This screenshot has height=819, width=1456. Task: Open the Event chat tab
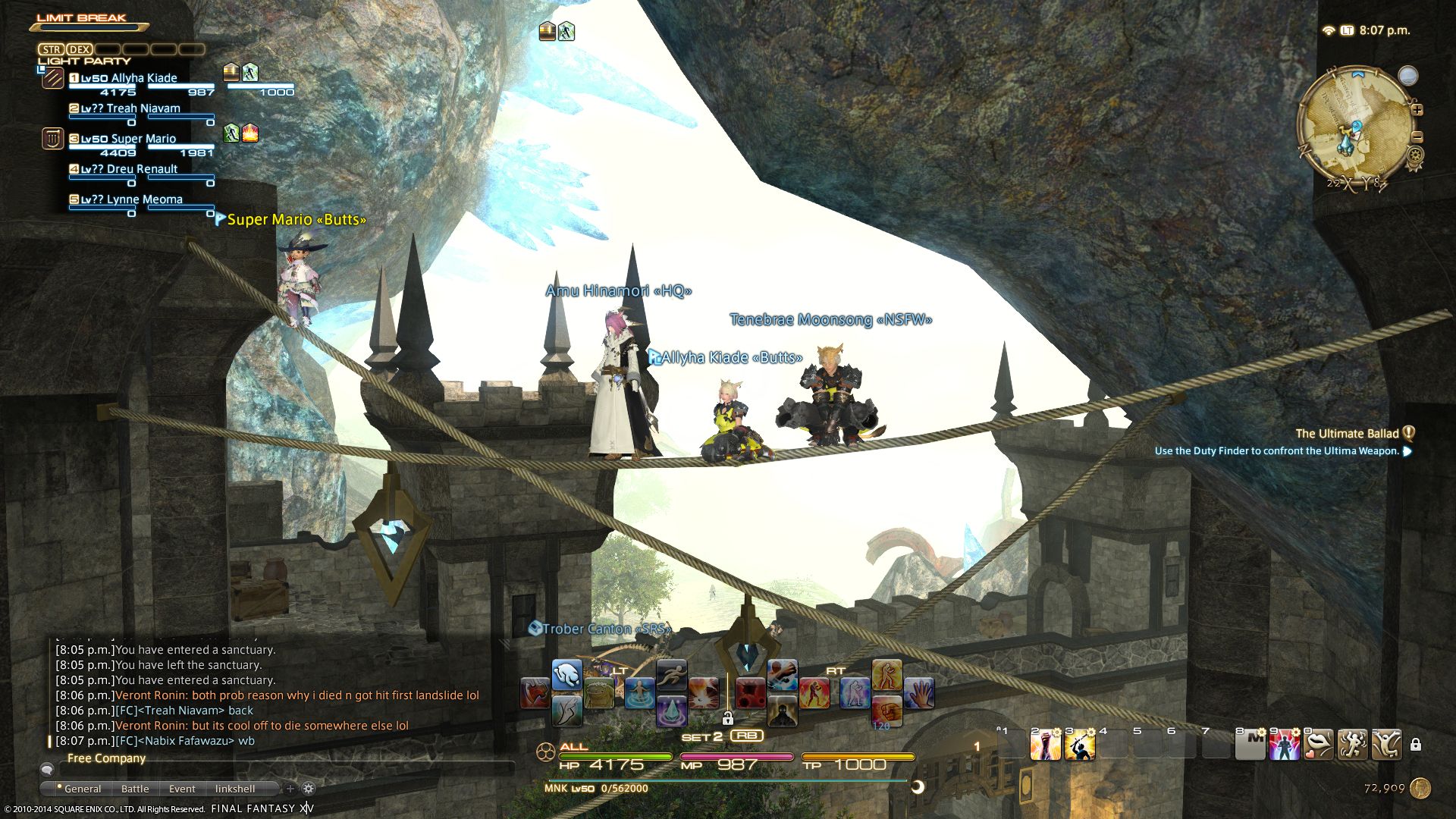coord(182,789)
